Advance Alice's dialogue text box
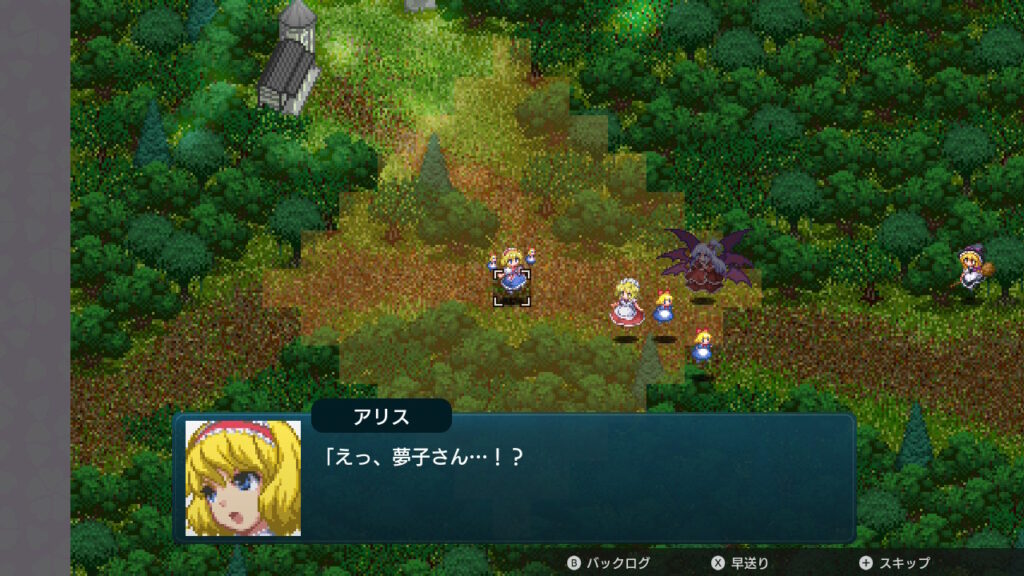Screen dimensions: 1024x576 coord(580,480)
